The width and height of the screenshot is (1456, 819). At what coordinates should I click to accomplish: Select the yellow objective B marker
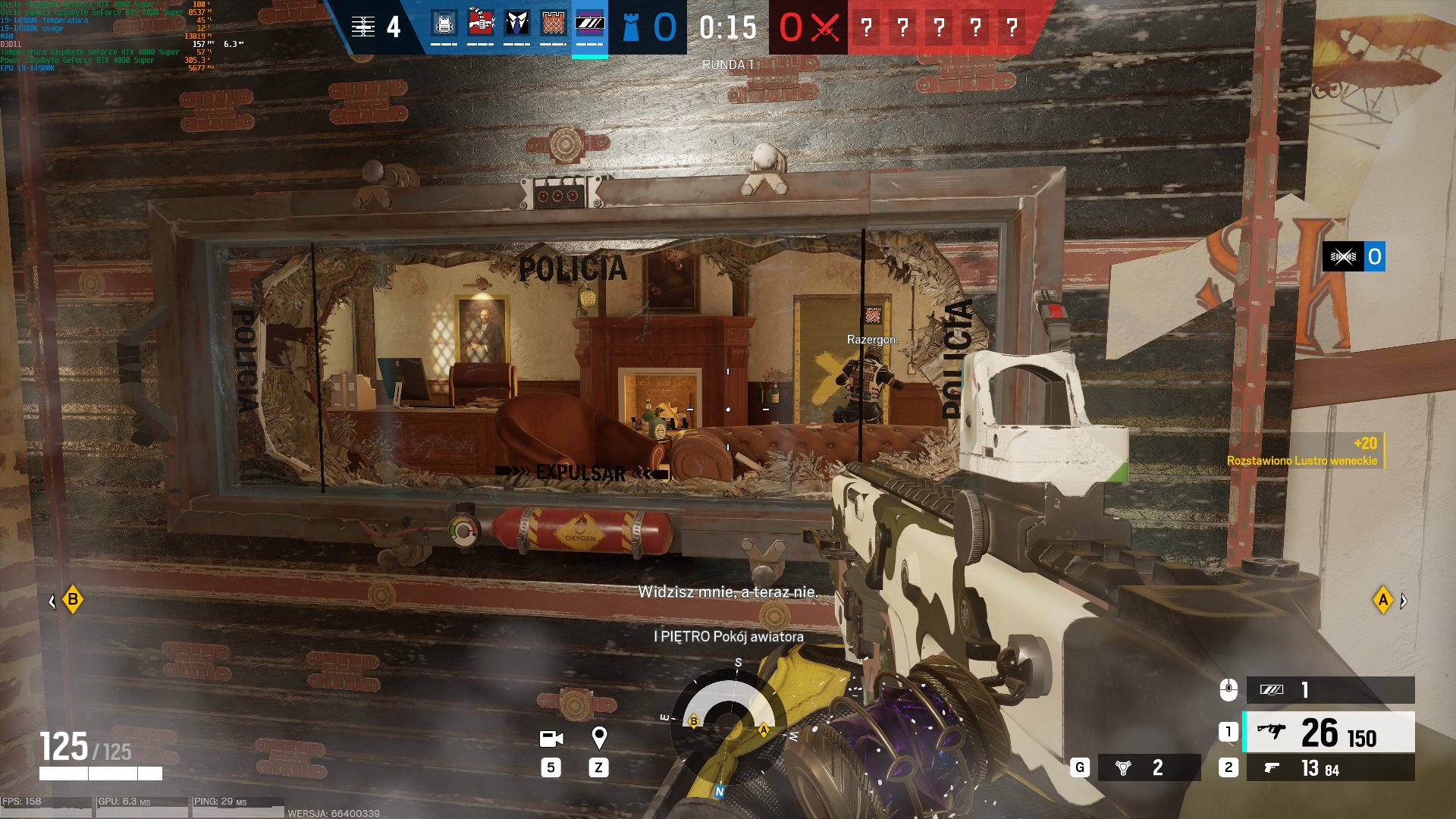[73, 600]
